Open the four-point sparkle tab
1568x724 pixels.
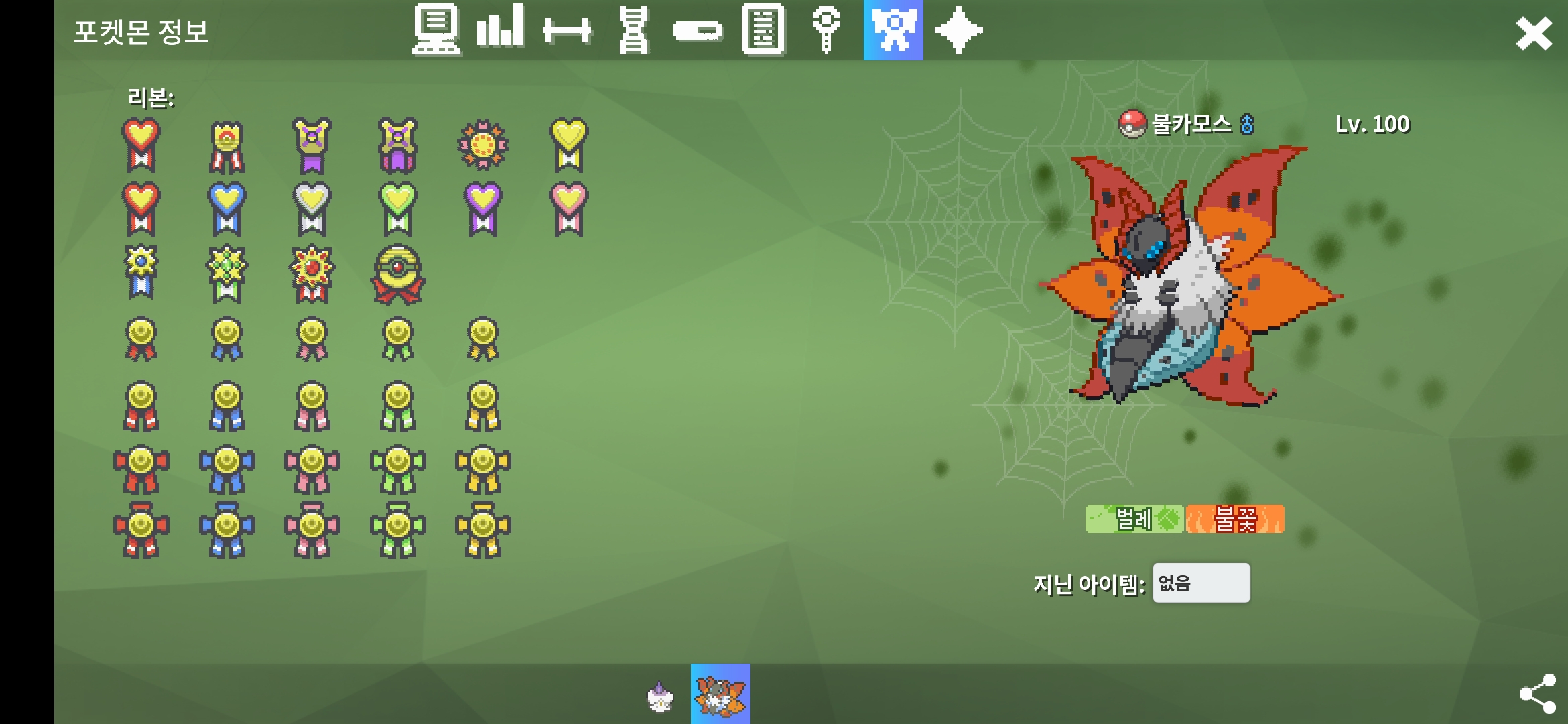(x=958, y=30)
